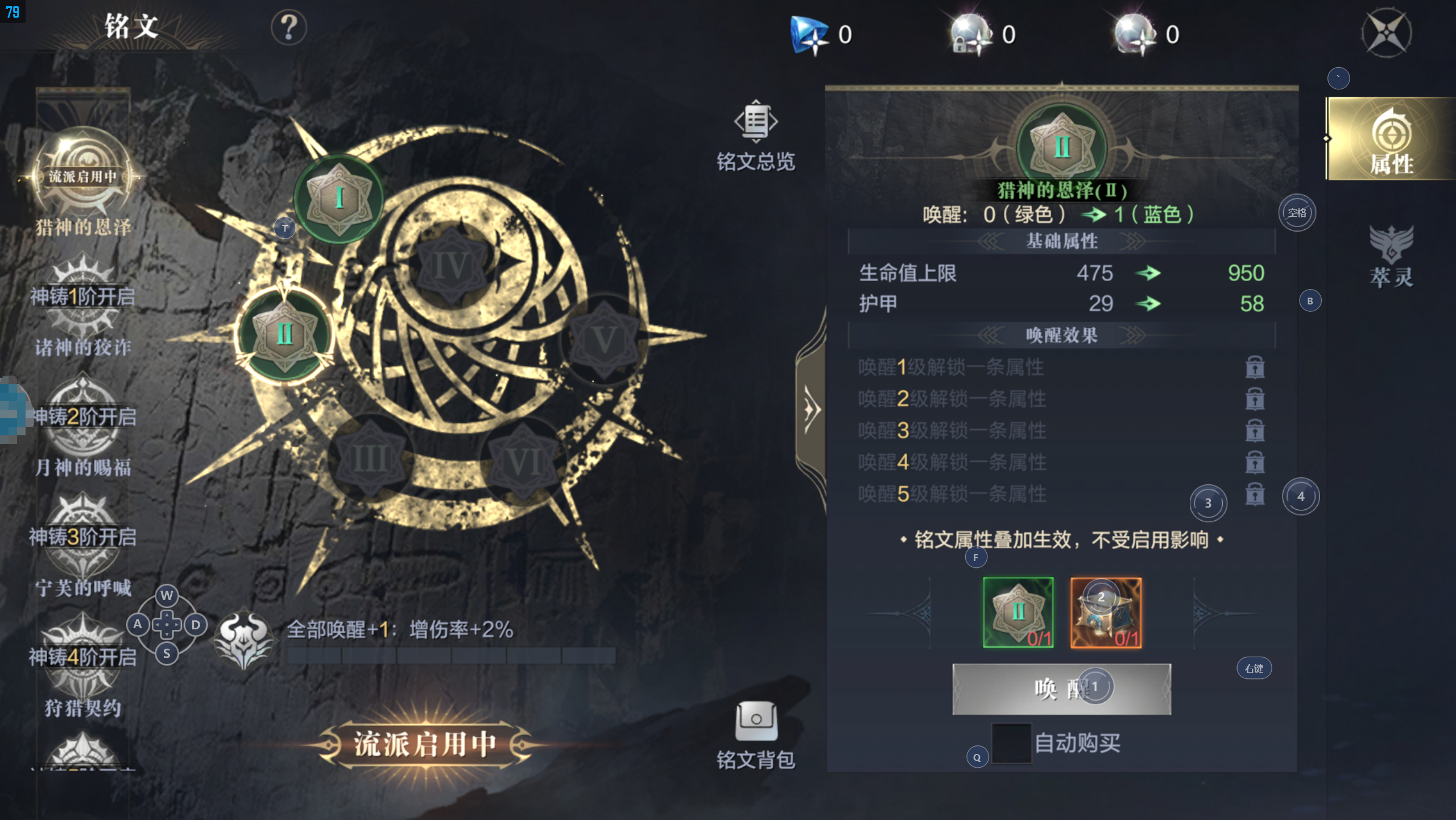
Task: Open the help icon next to 铭文 title
Action: pos(290,26)
